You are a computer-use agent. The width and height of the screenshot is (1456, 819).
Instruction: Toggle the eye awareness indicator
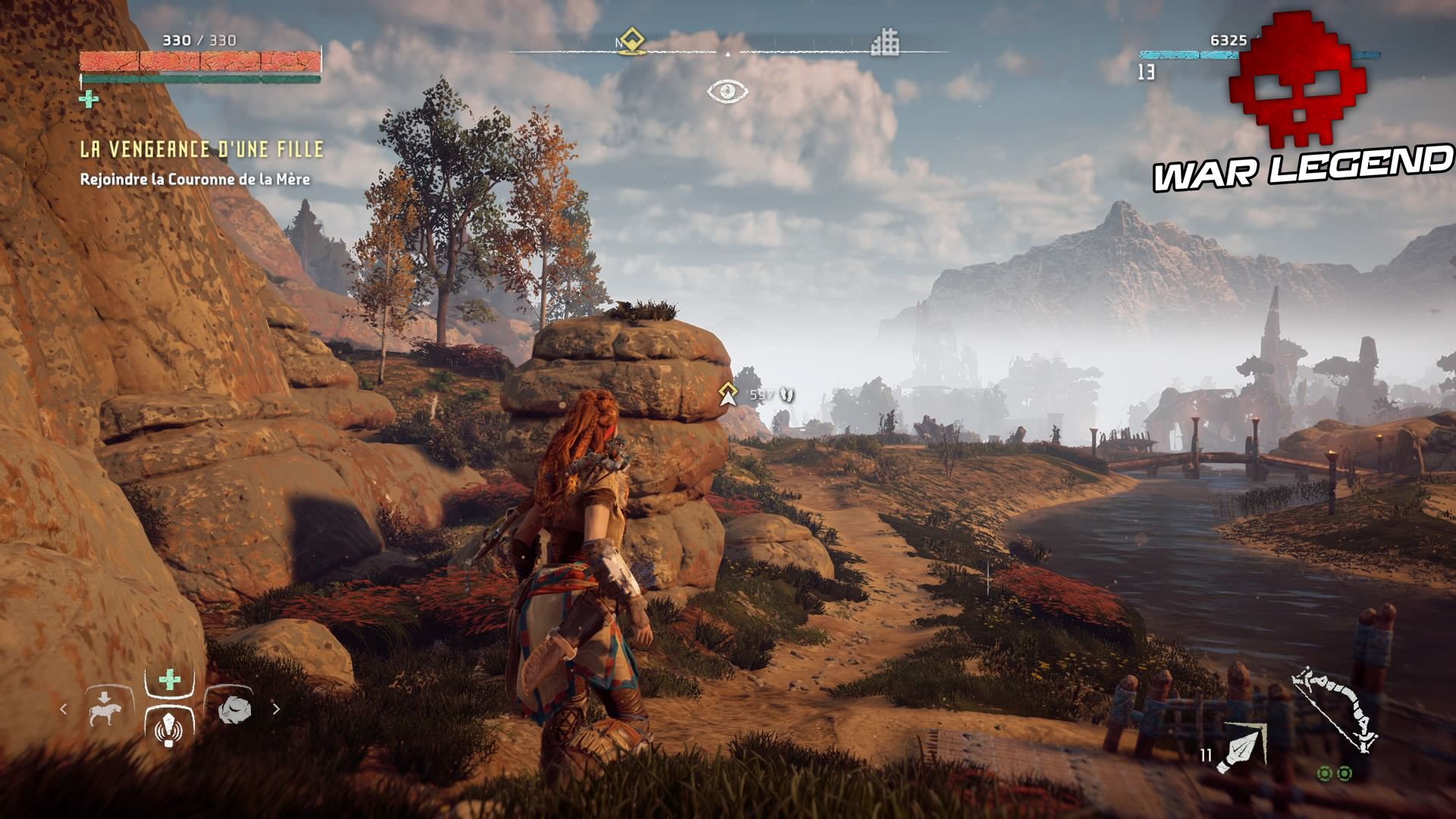728,93
